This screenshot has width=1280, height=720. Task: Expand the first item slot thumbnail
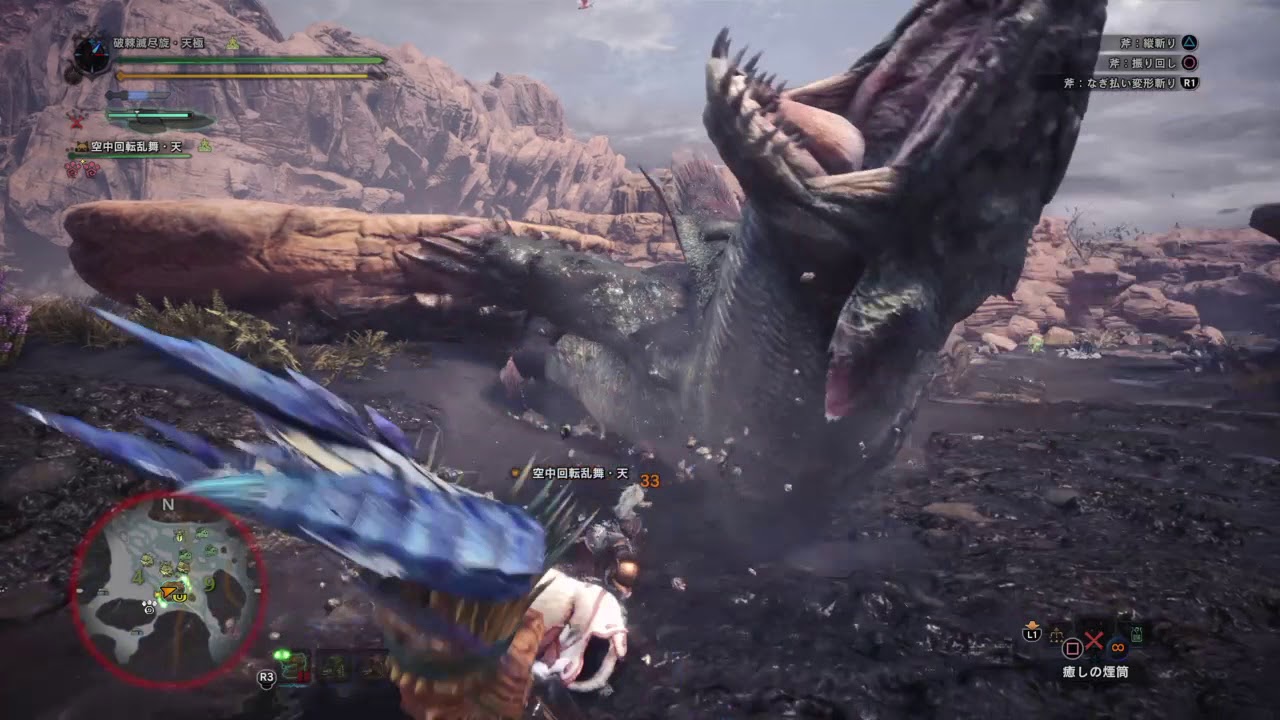tap(294, 666)
